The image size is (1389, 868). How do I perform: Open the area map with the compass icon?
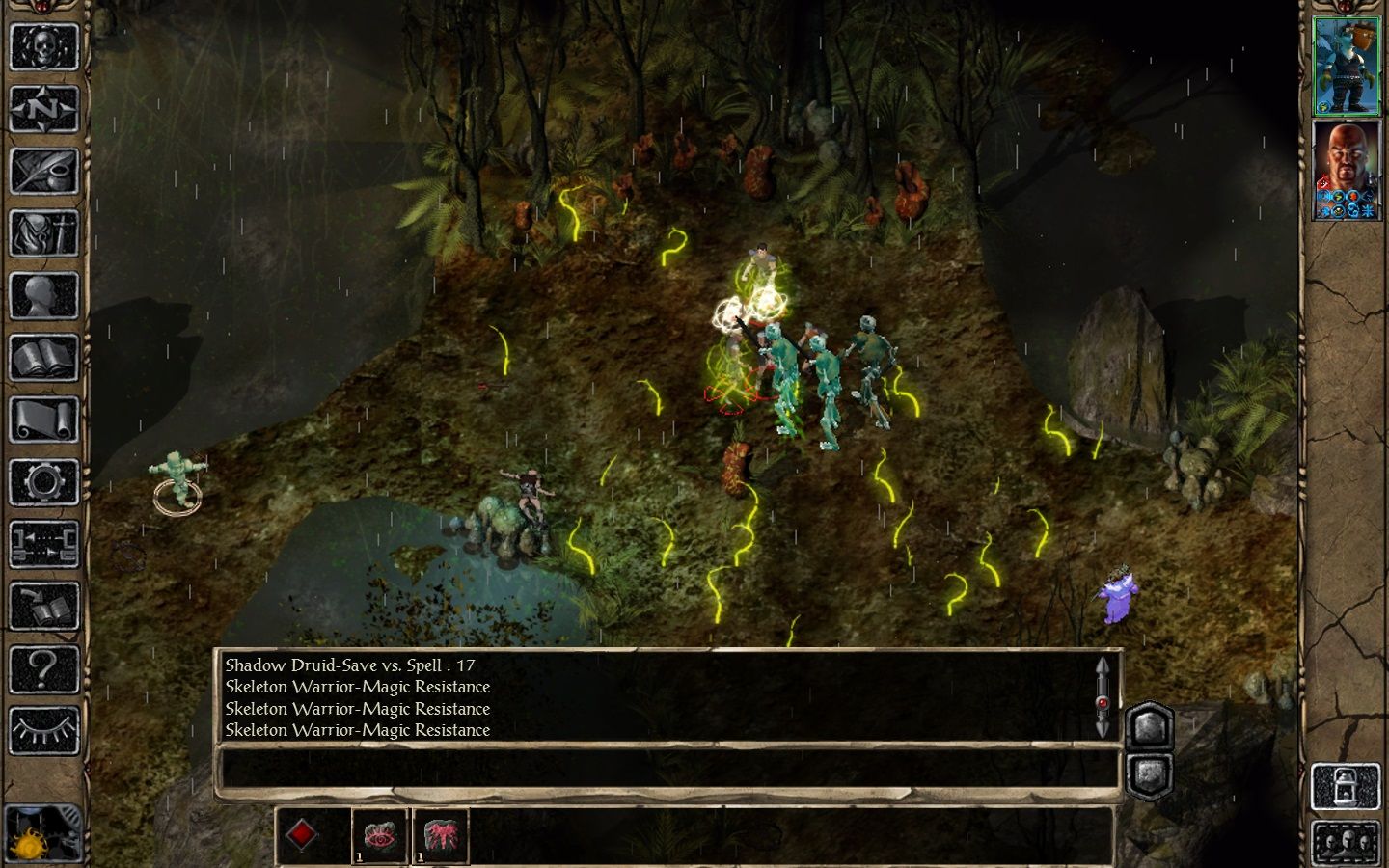pos(43,109)
